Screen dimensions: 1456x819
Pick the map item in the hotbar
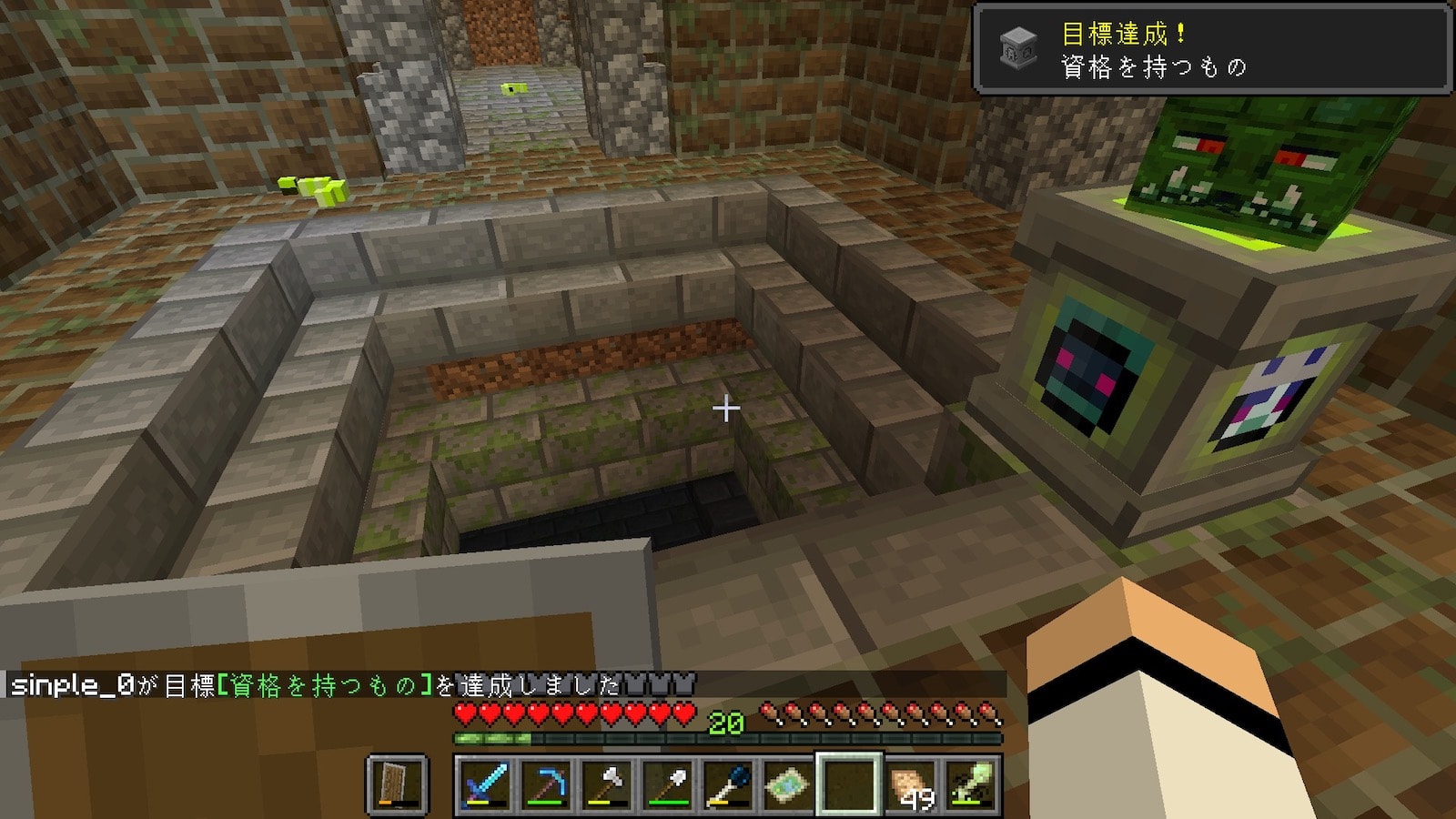tap(788, 784)
